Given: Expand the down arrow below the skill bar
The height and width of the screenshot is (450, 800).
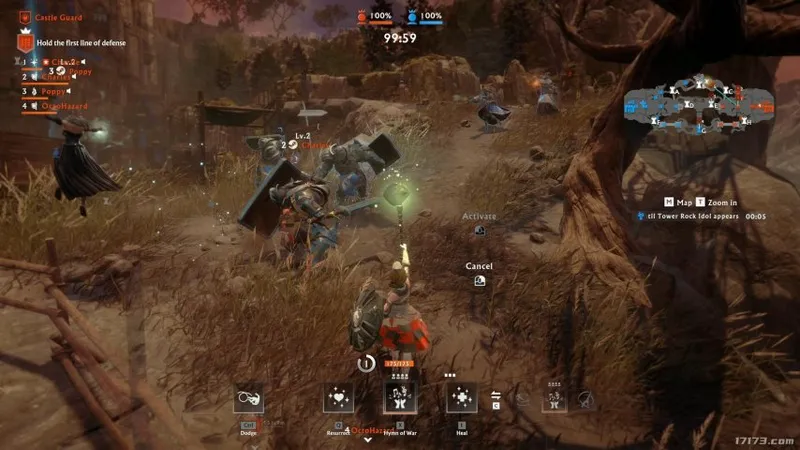Looking at the screenshot, I should point(368,439).
